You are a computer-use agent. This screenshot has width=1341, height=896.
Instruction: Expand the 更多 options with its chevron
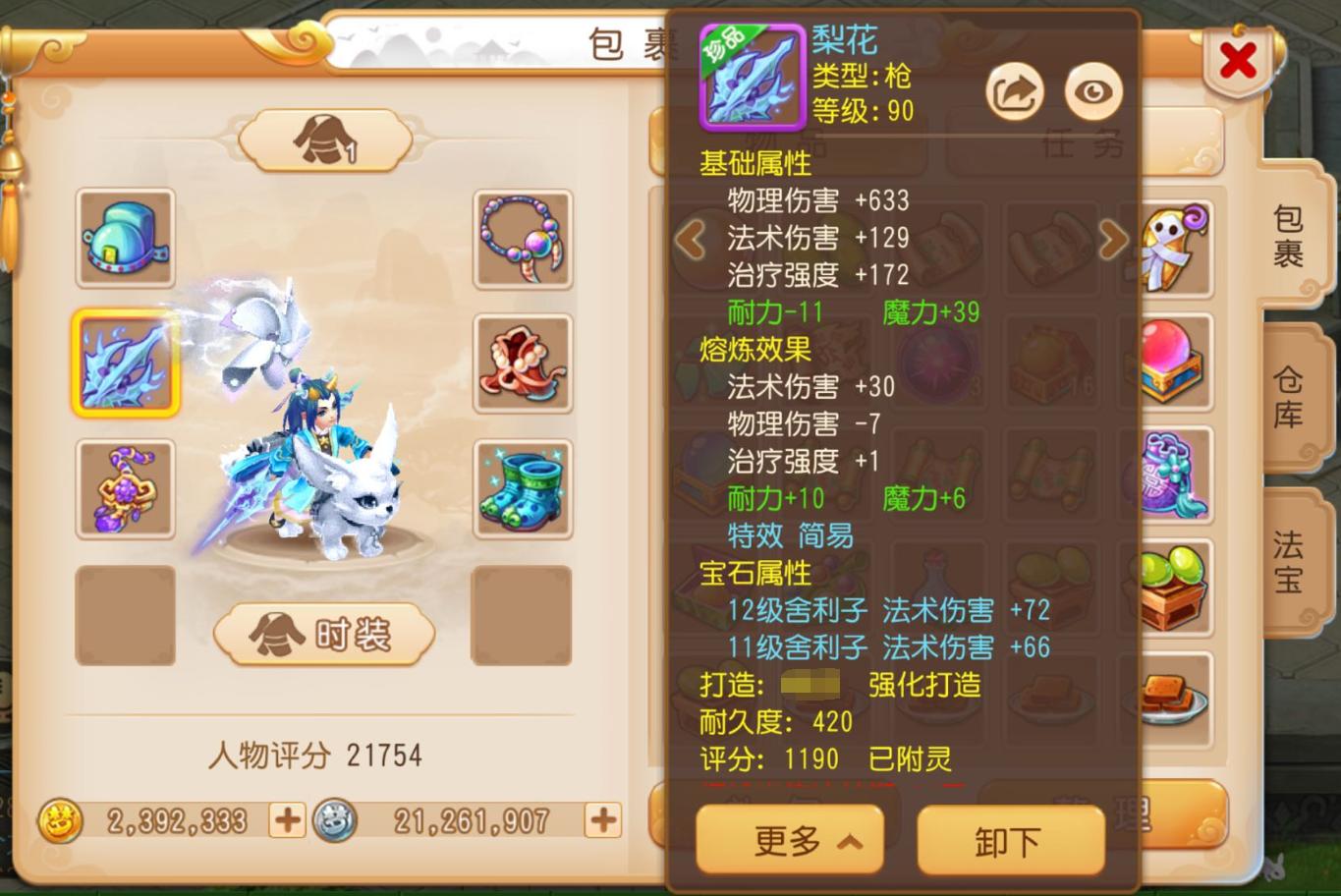click(x=790, y=840)
